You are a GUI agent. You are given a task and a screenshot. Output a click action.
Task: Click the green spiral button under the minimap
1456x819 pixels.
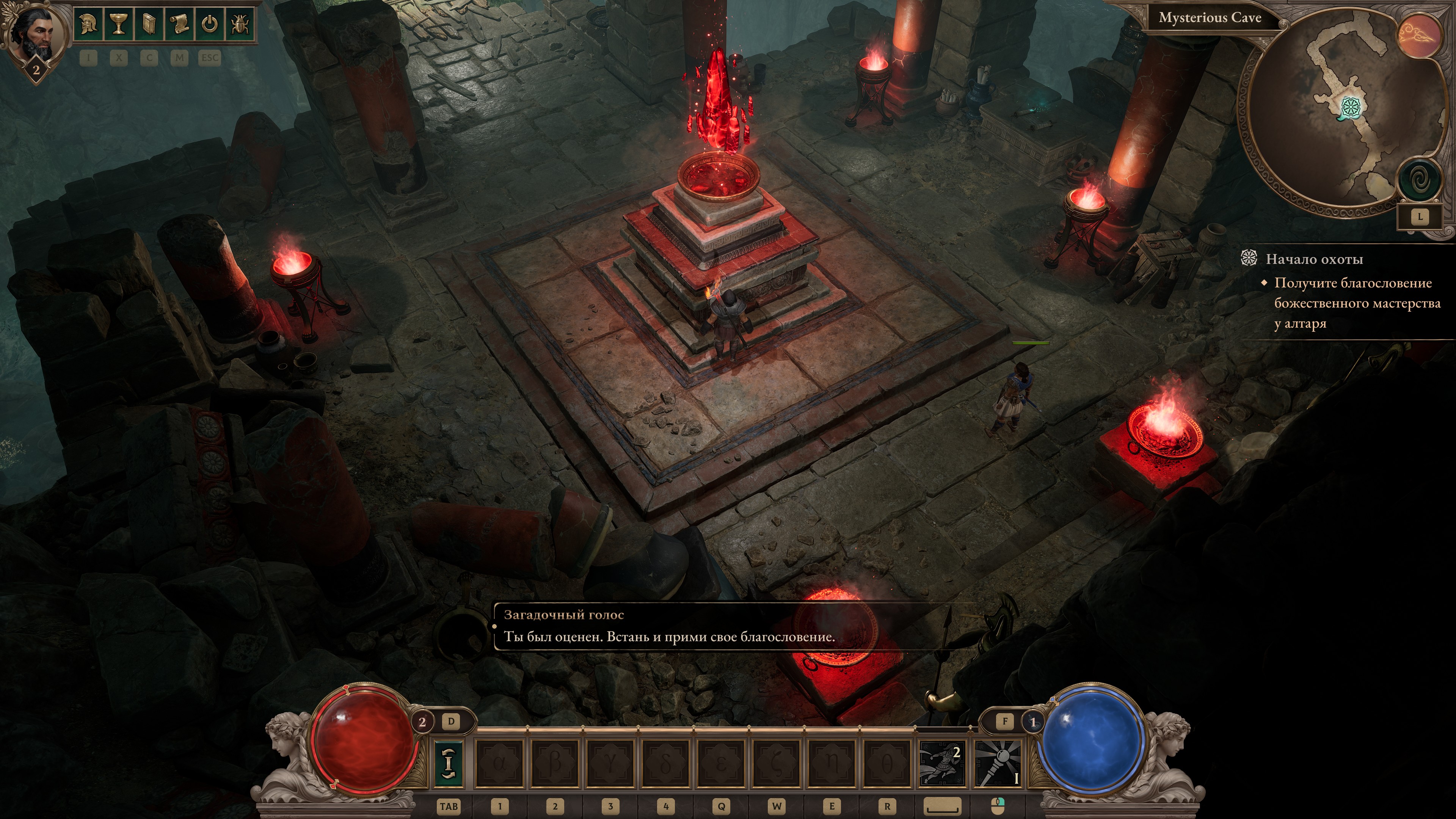pyautogui.click(x=1419, y=180)
